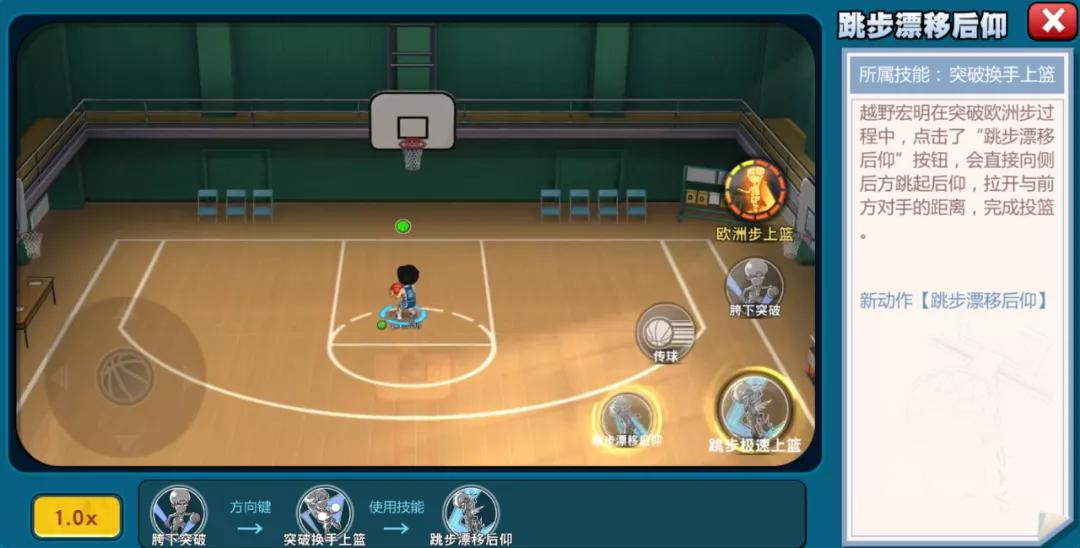Close the 跳步漂移后仰 skill panel
The height and width of the screenshot is (548, 1080).
pos(1052,21)
